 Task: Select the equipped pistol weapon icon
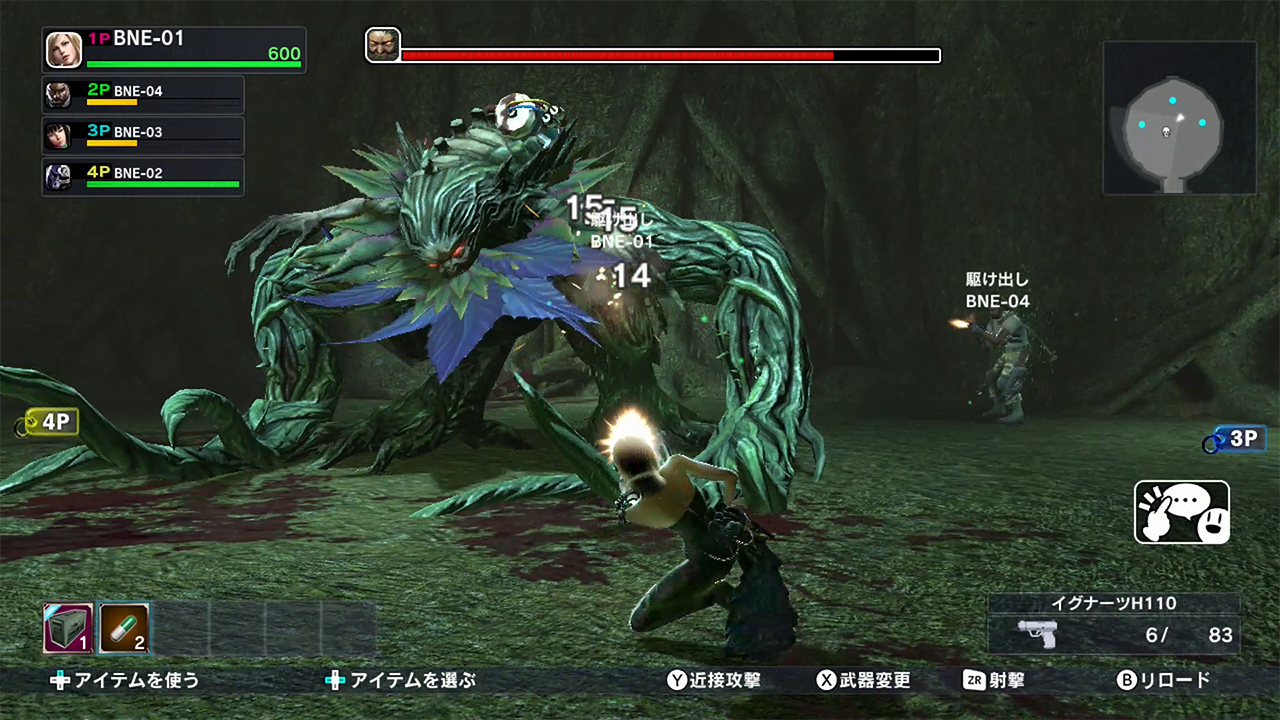(x=1037, y=633)
